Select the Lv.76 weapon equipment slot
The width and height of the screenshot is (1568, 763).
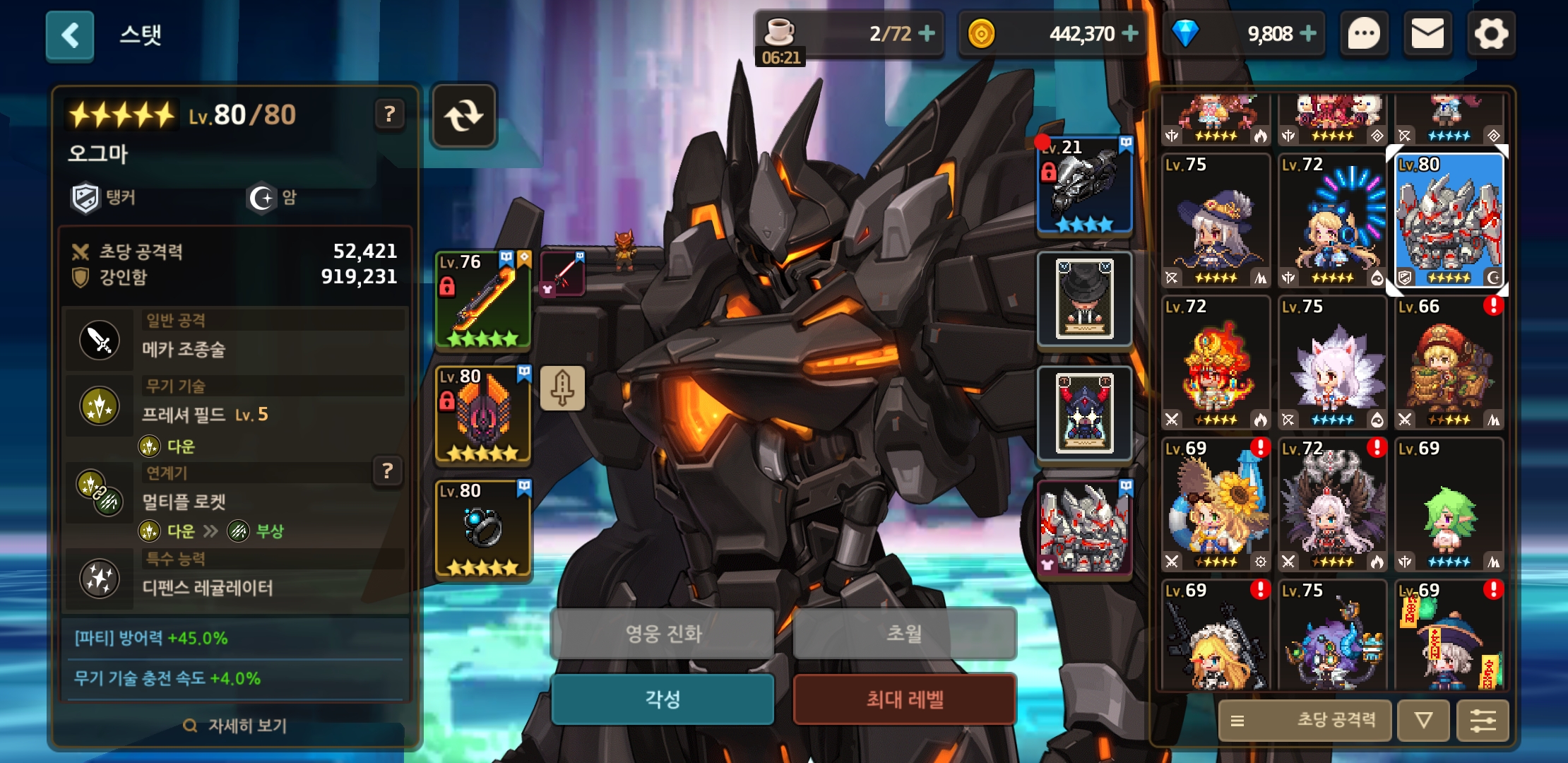[x=483, y=300]
